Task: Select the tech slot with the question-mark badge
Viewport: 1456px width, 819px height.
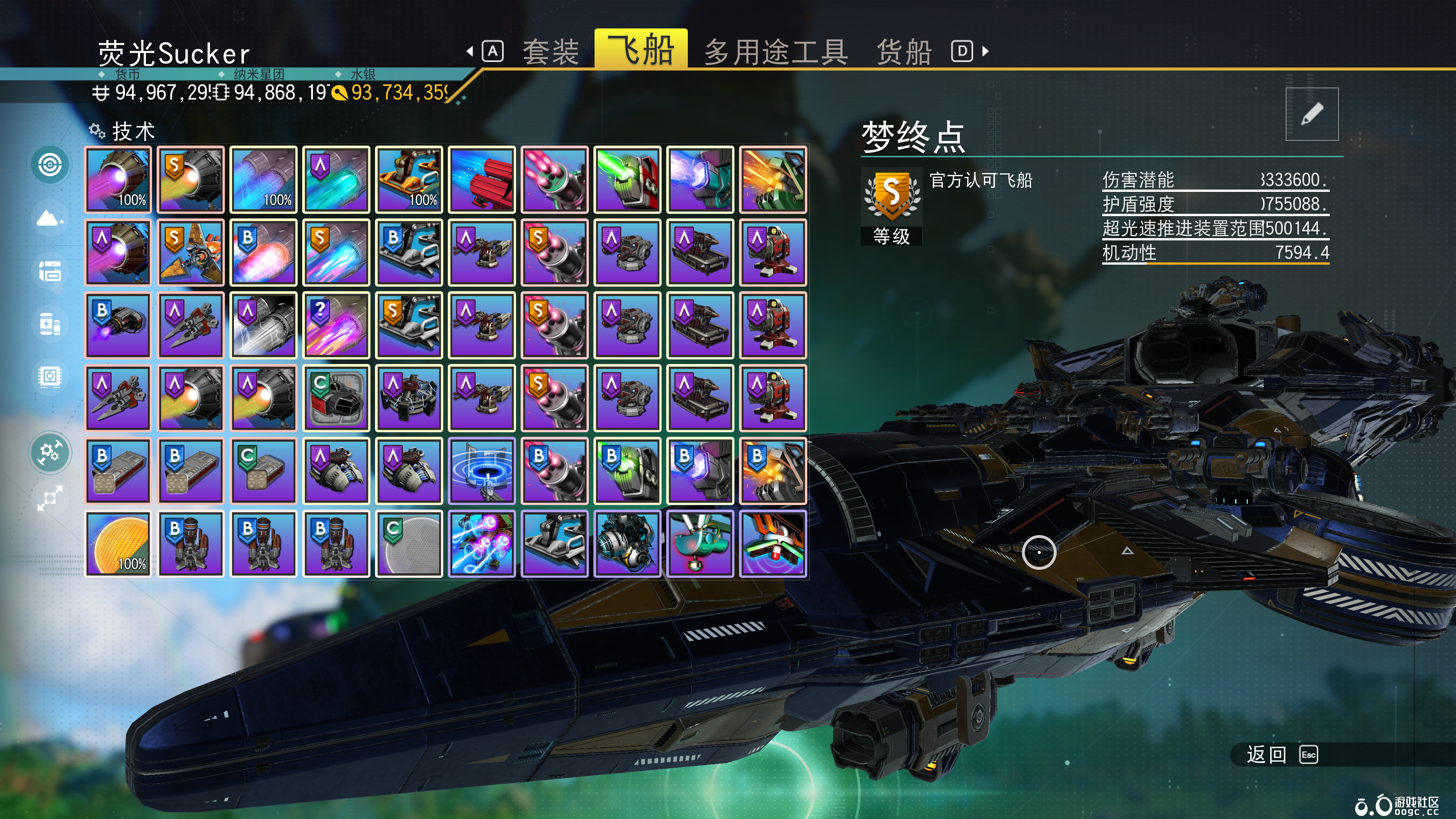Action: click(336, 326)
